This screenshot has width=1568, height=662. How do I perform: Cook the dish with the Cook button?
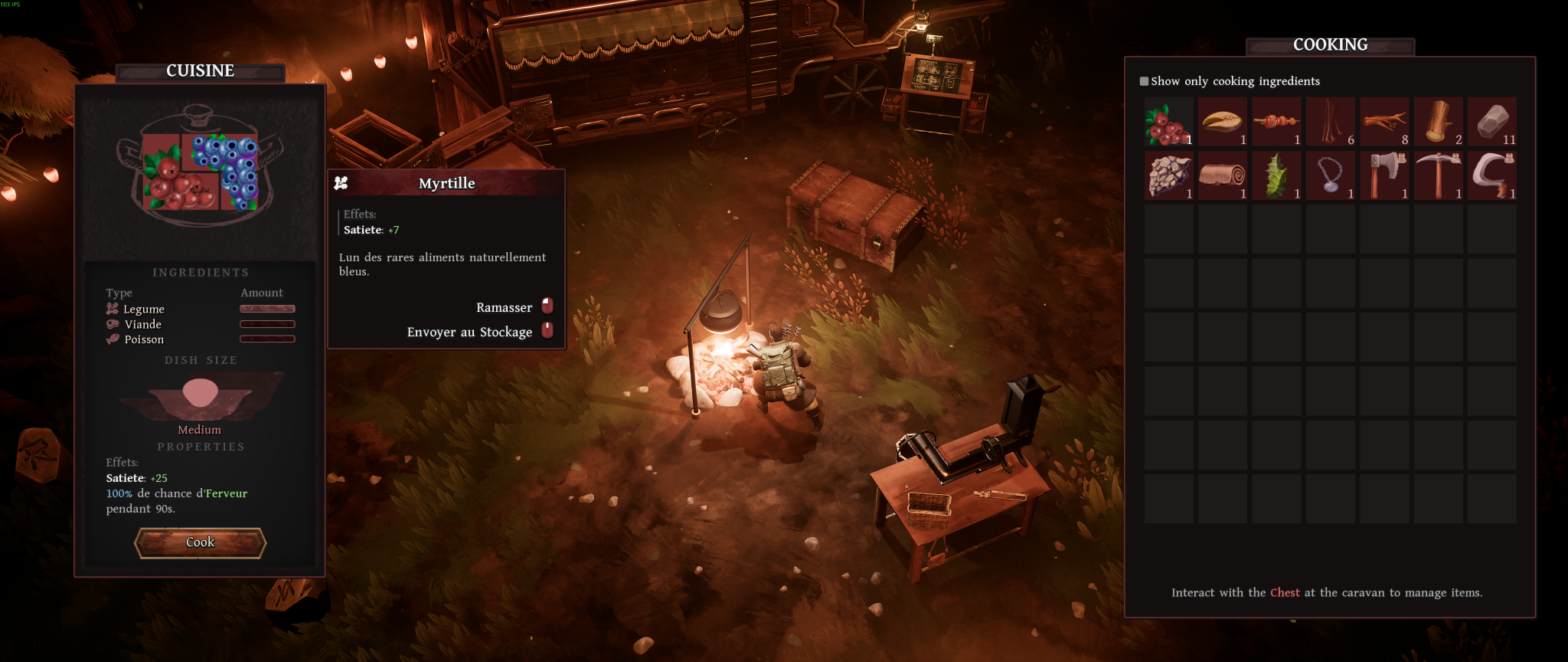pos(200,542)
